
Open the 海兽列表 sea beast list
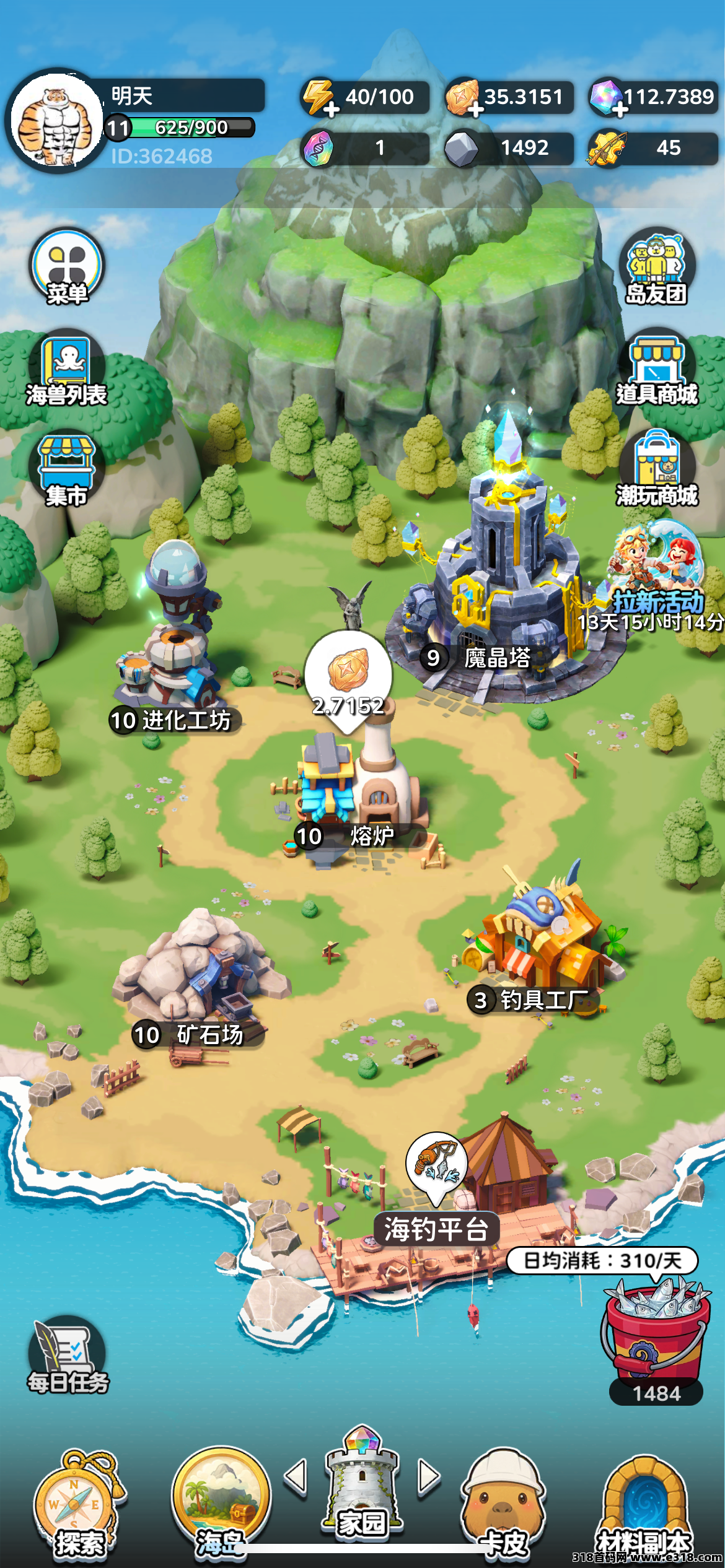point(67,368)
